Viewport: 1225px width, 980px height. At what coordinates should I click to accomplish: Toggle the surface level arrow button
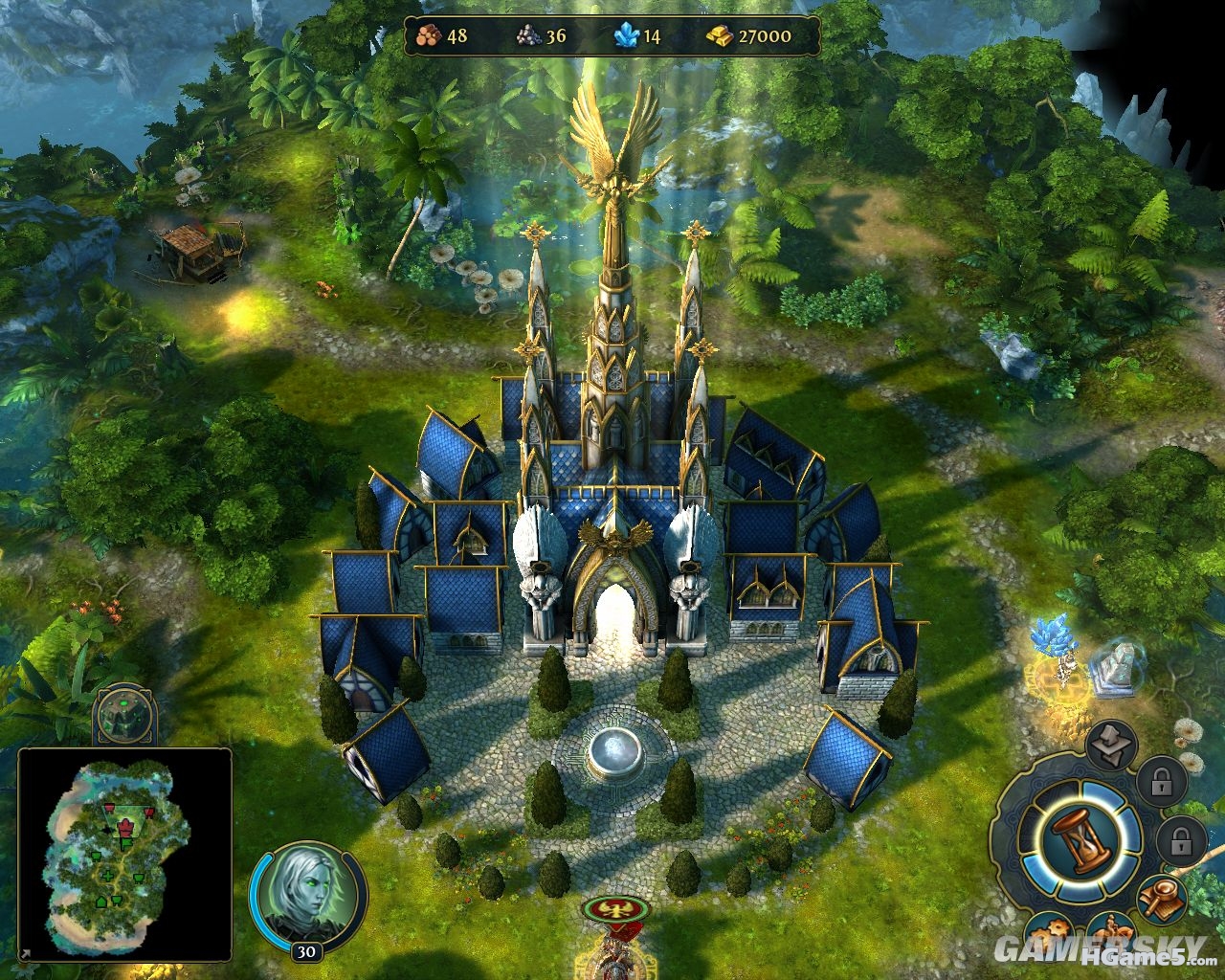click(x=1111, y=745)
